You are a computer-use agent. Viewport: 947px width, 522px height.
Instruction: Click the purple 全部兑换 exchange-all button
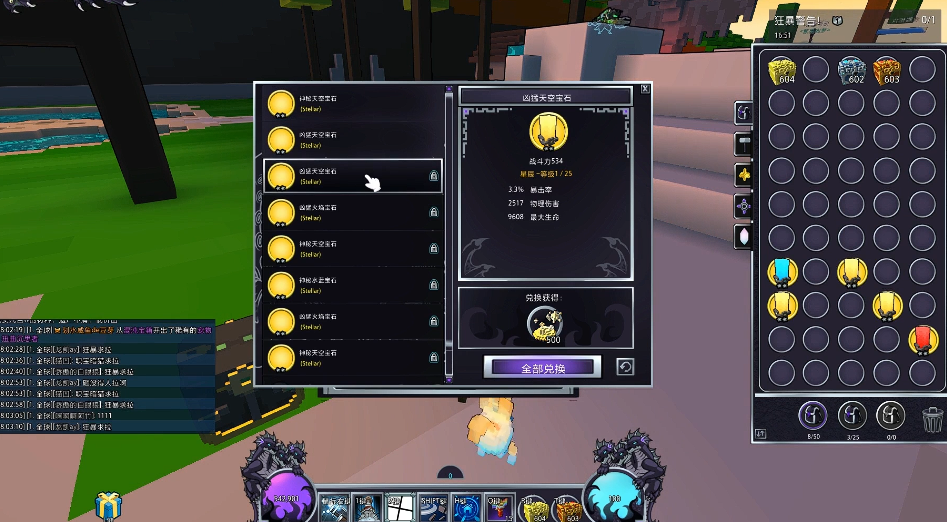543,367
